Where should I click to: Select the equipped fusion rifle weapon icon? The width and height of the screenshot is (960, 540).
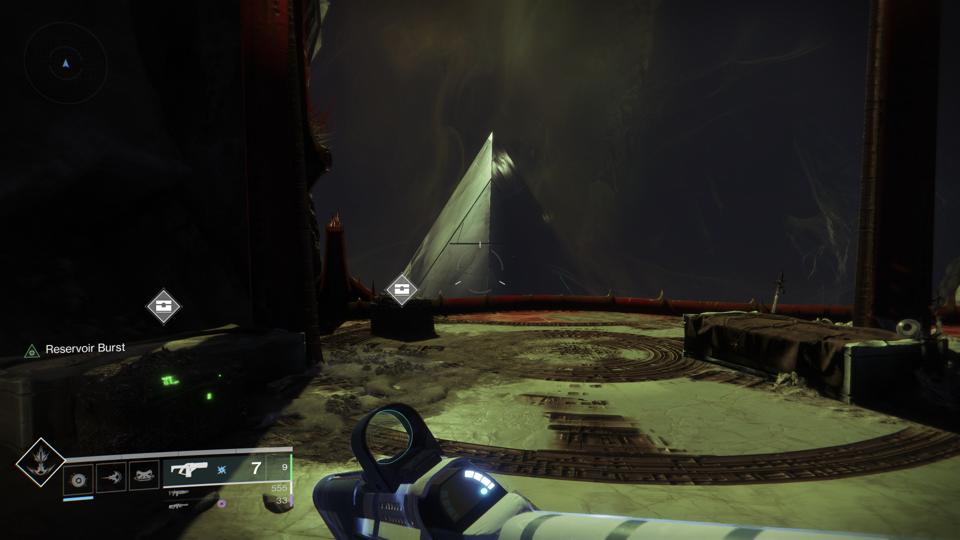[190, 470]
